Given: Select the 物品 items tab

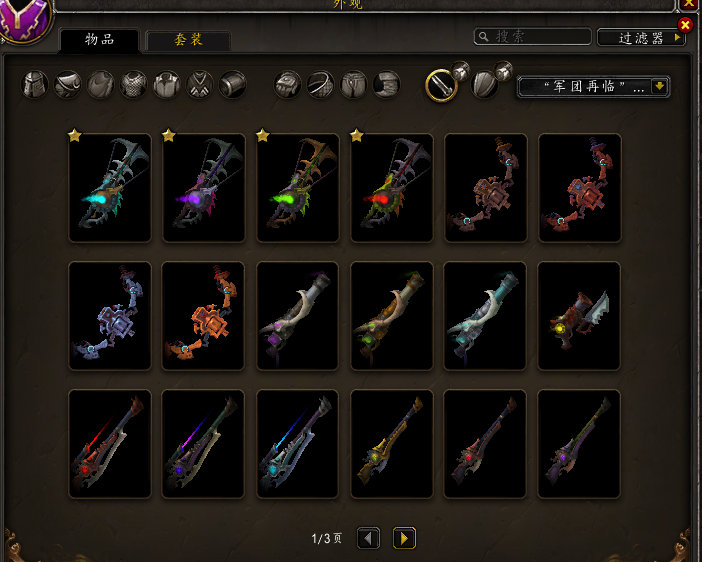Looking at the screenshot, I should pyautogui.click(x=99, y=40).
